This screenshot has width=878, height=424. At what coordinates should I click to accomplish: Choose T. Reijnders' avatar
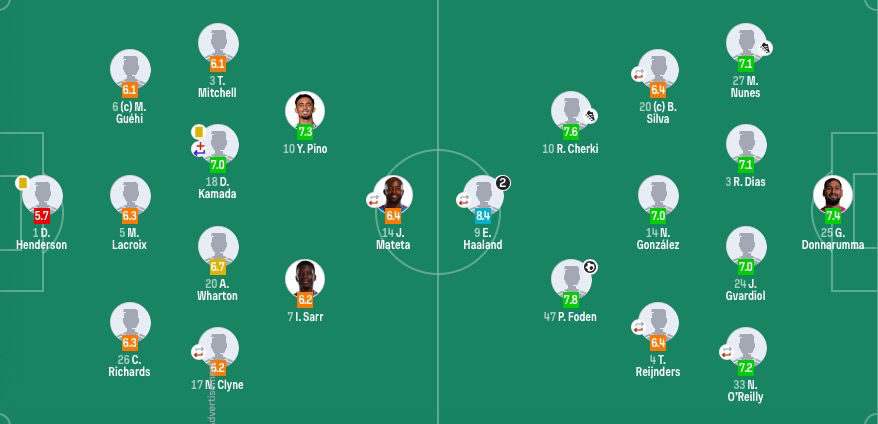658,323
